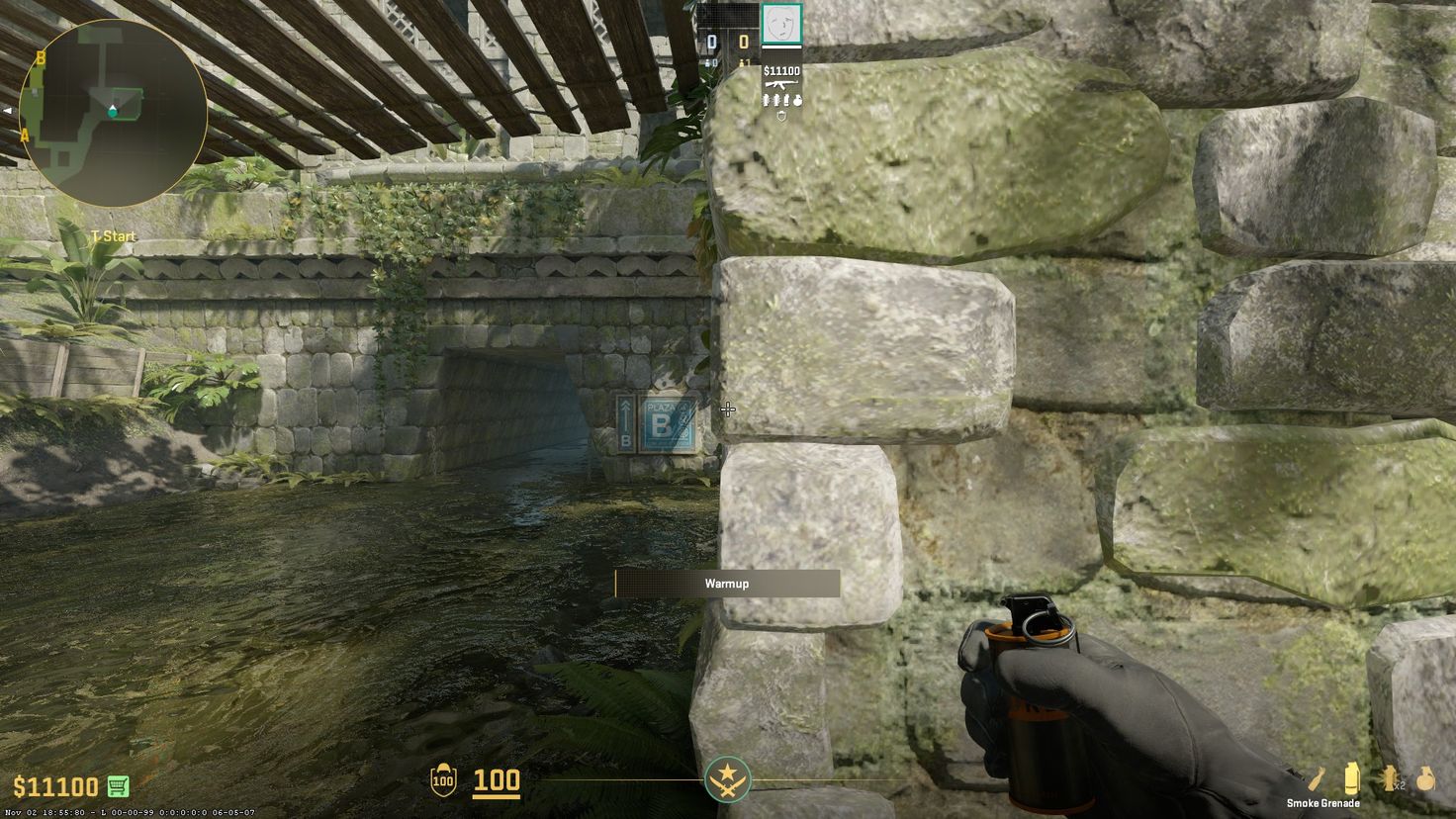Click the helmet armor icon beside the health value

[x=443, y=781]
